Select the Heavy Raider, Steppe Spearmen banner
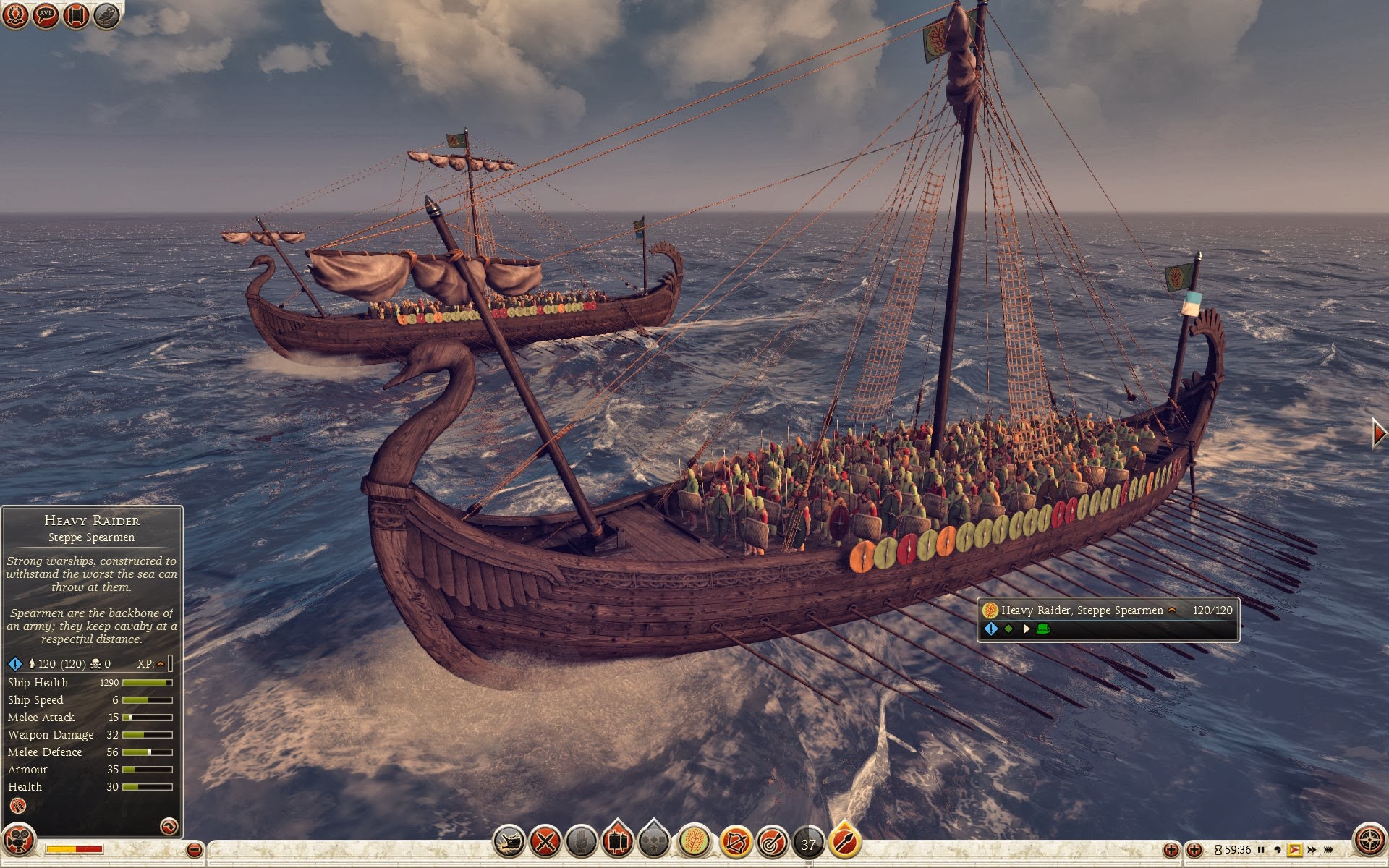The width and height of the screenshot is (1389, 868). tap(1108, 619)
